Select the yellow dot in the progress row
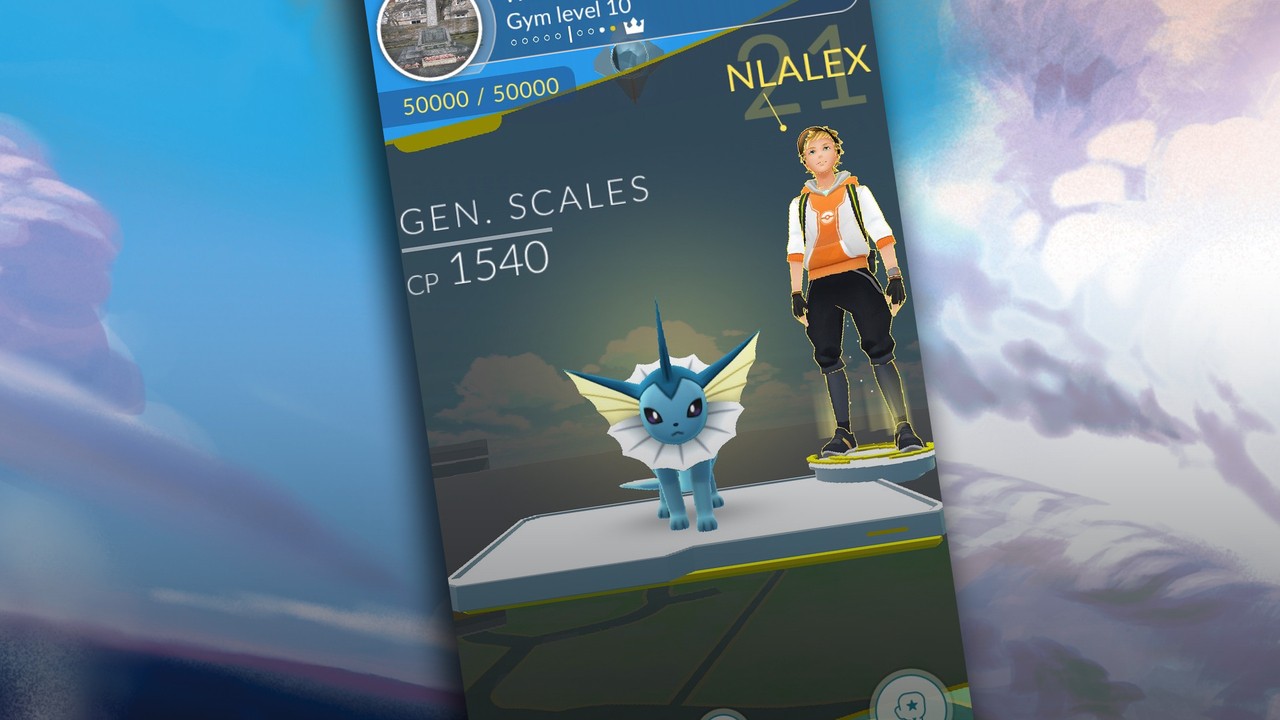 (611, 30)
